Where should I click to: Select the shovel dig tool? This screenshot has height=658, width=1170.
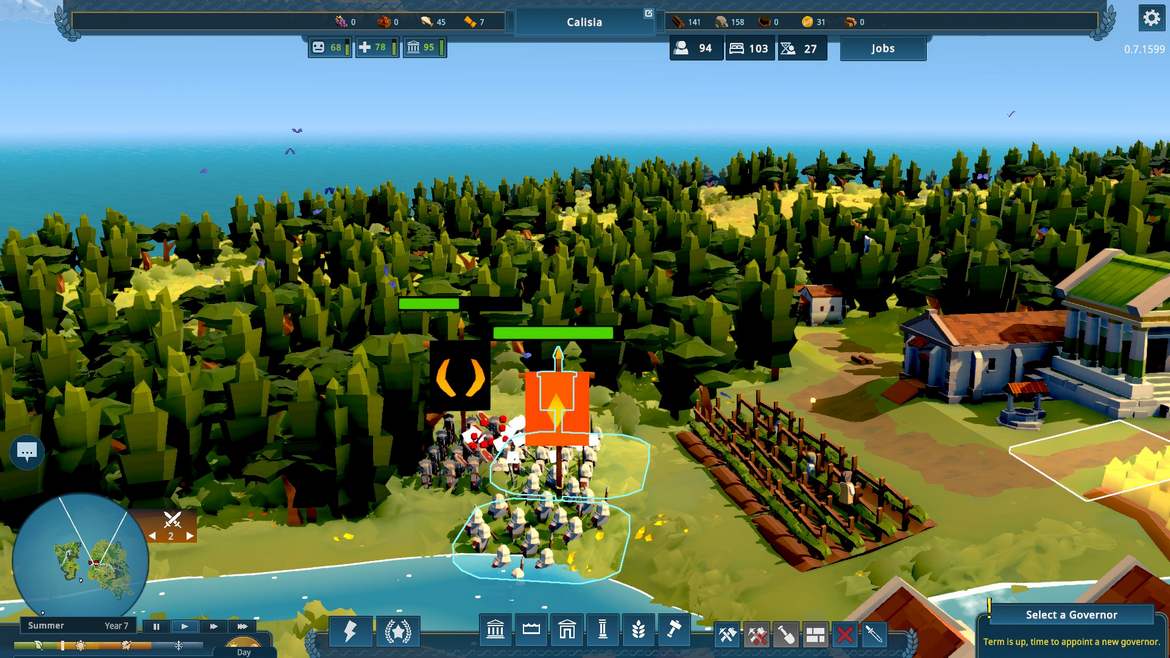[786, 634]
